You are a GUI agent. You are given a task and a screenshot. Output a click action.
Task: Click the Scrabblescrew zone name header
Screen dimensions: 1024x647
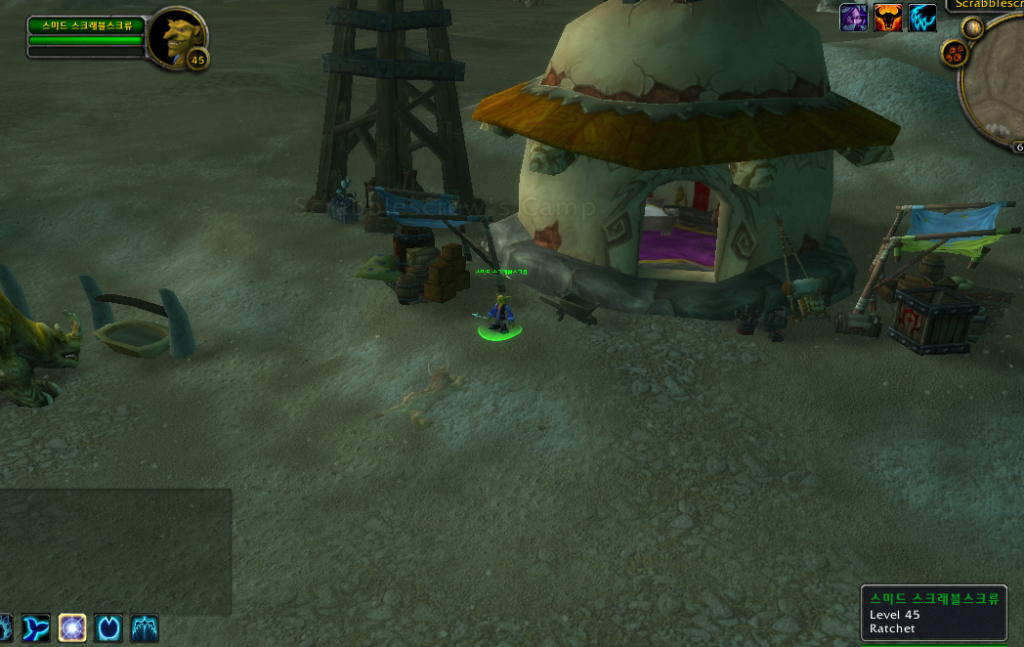click(x=988, y=5)
